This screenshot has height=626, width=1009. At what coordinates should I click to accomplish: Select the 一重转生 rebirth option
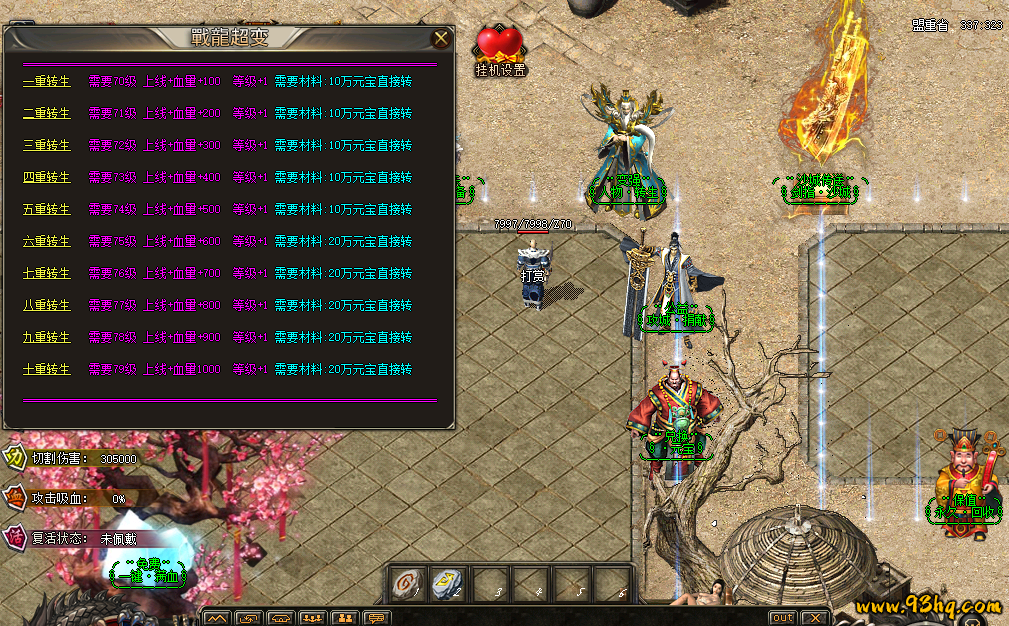click(46, 81)
